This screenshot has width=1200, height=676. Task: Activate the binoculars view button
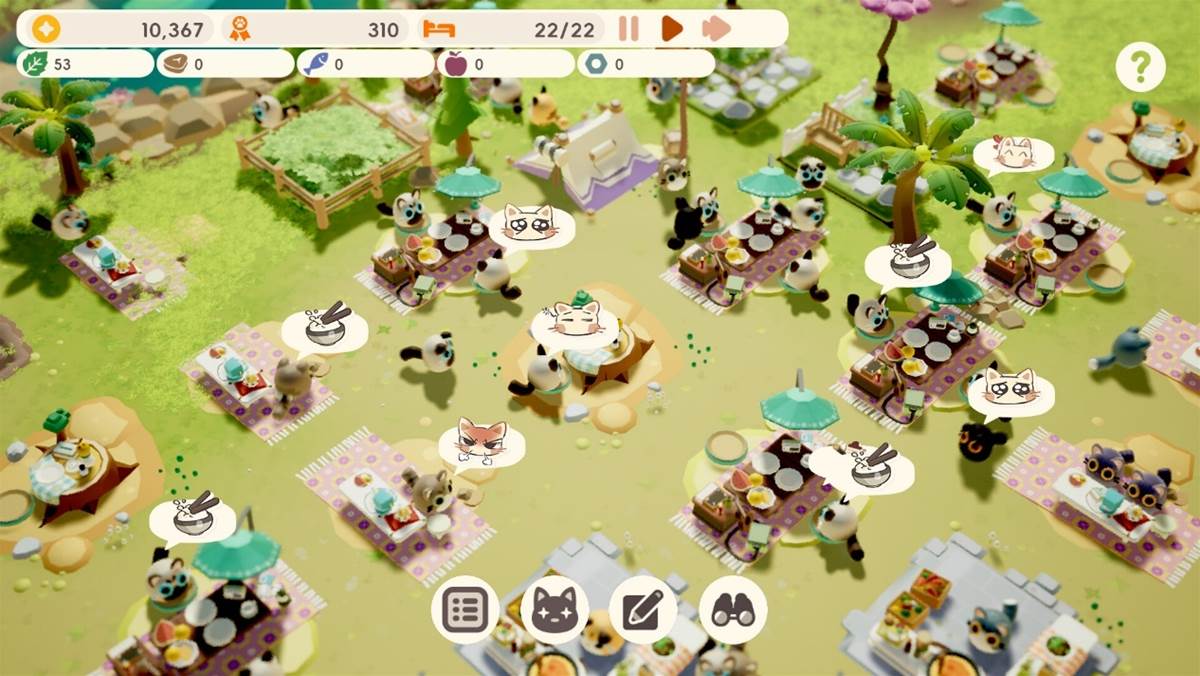coord(732,610)
